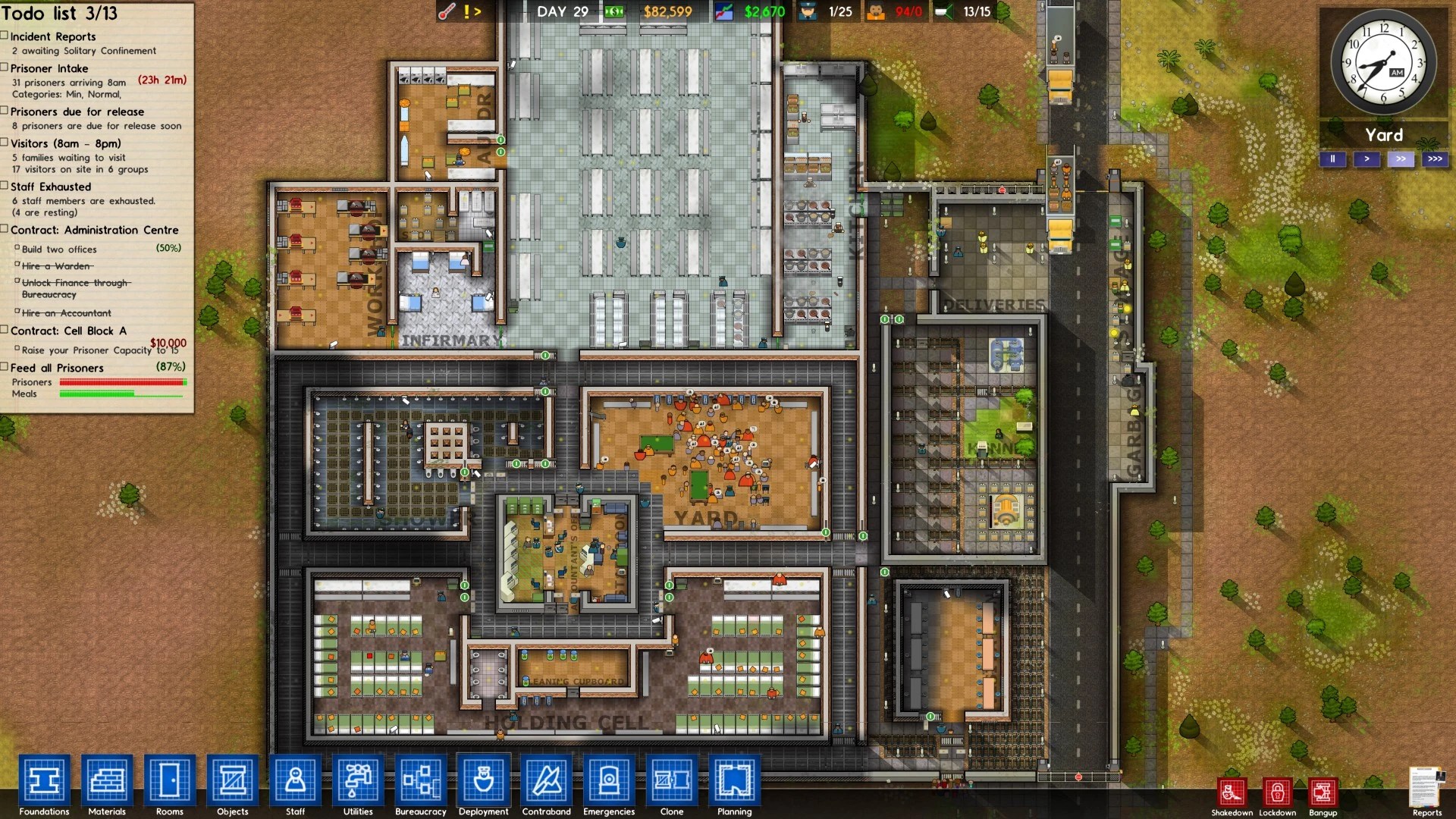
Task: Switch to Deployment view
Action: click(x=483, y=783)
